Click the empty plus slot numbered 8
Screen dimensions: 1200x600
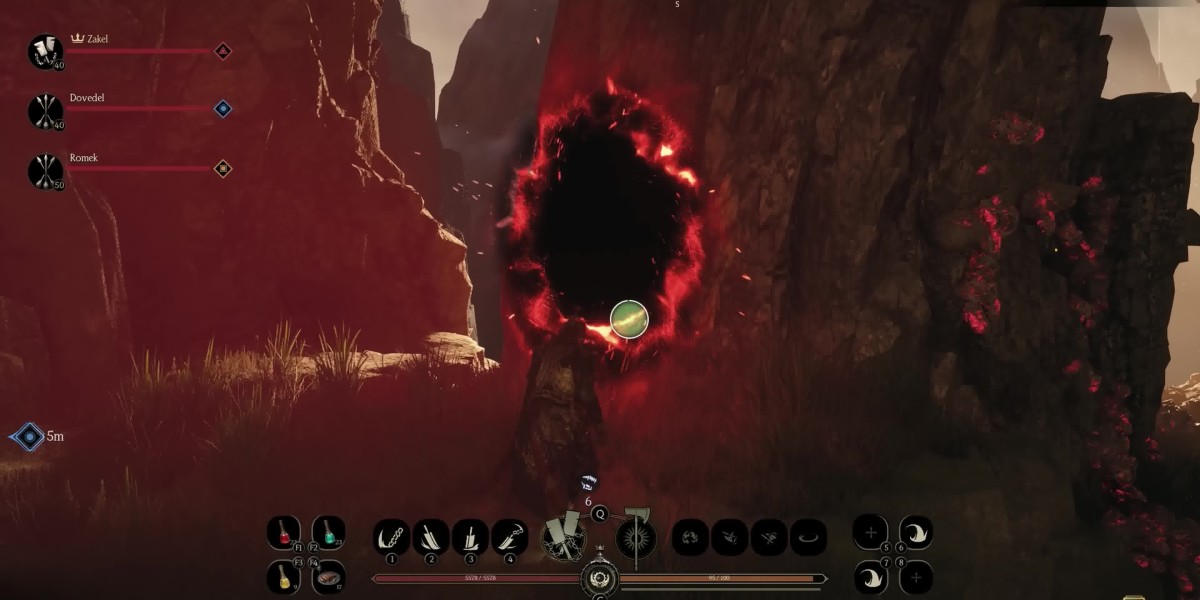[x=915, y=576]
